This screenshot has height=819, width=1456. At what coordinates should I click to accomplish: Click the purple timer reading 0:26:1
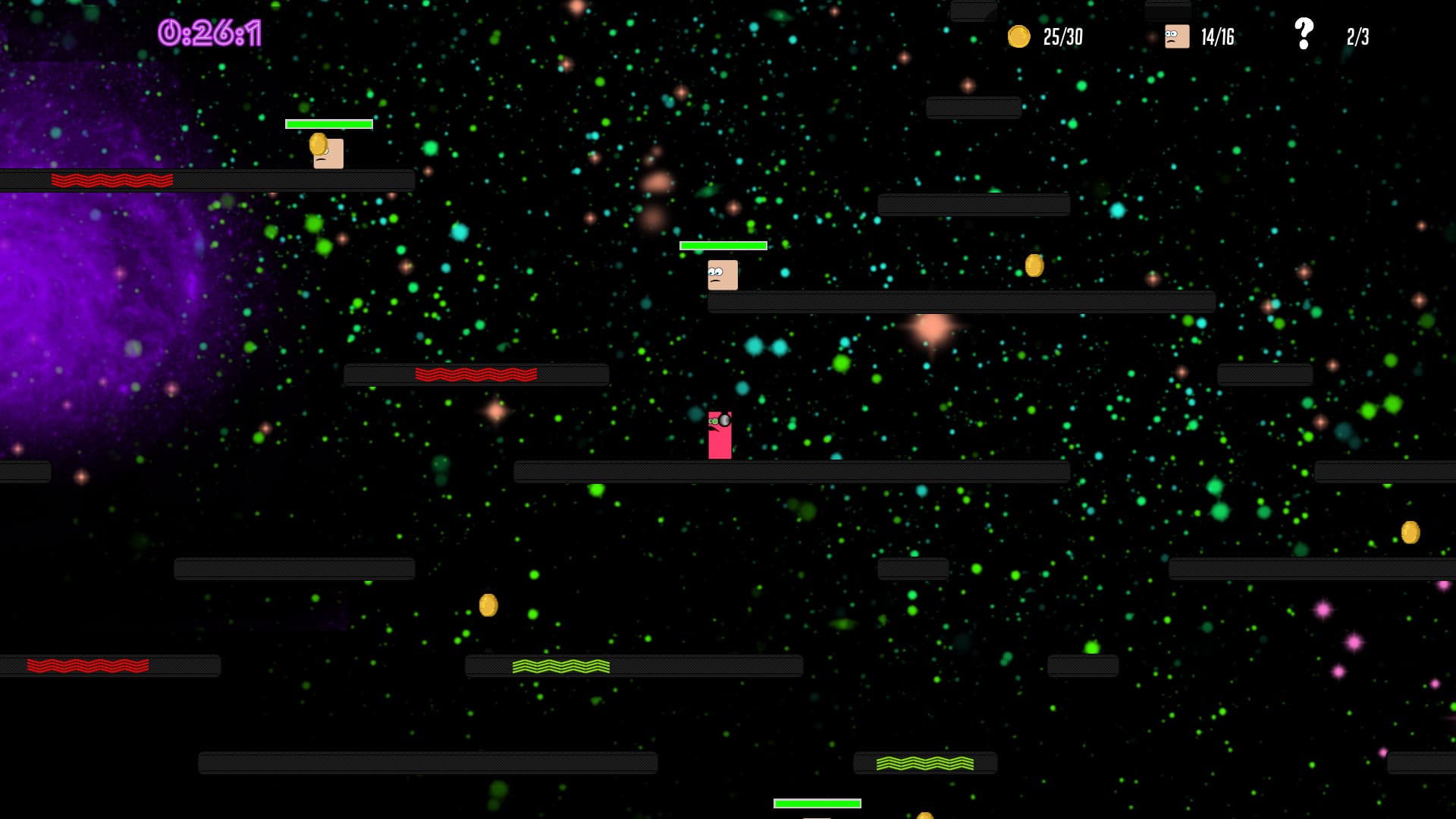209,33
